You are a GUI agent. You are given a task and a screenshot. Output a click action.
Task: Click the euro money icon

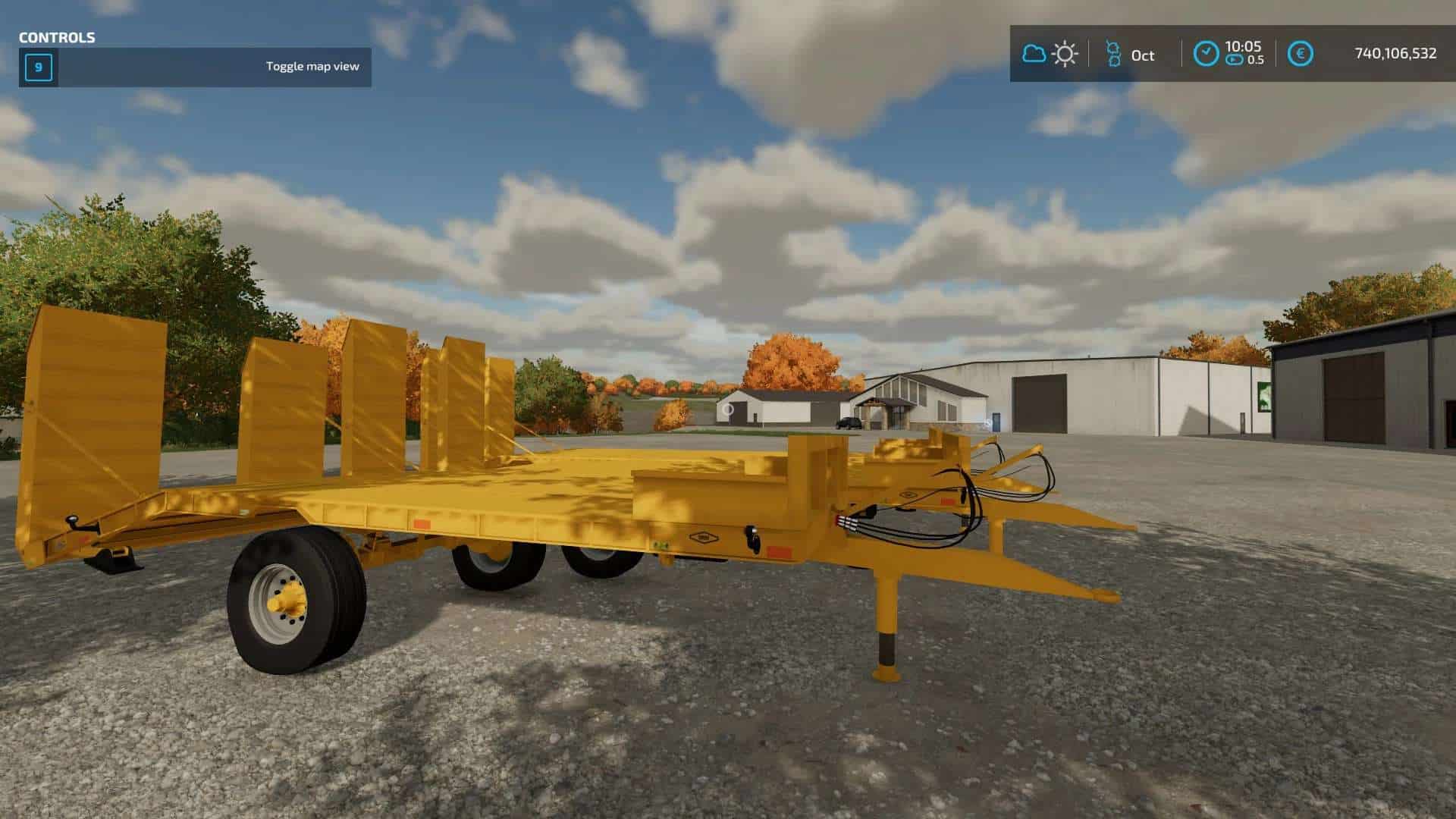(1301, 54)
